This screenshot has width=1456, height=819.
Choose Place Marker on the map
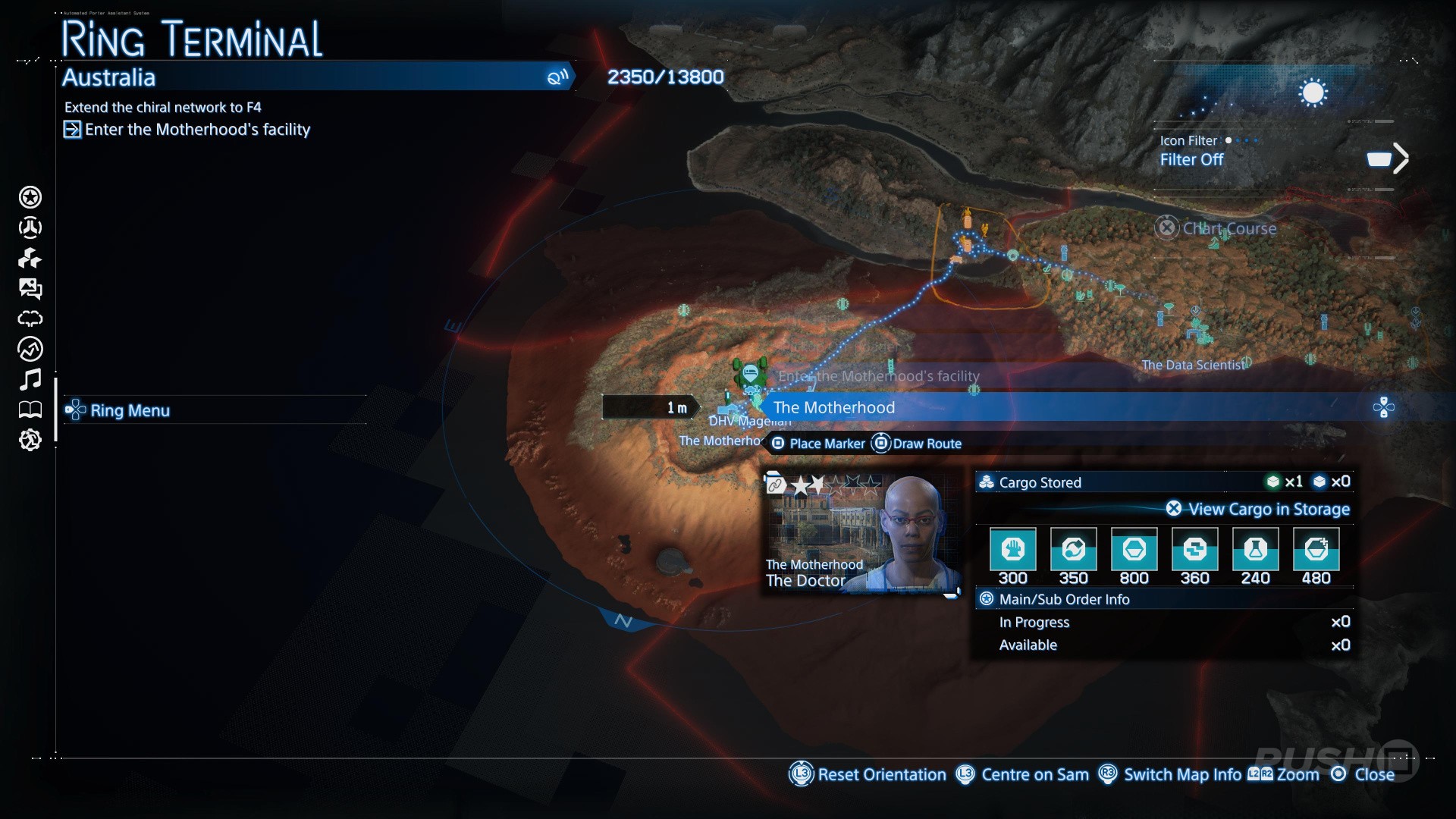(x=818, y=444)
